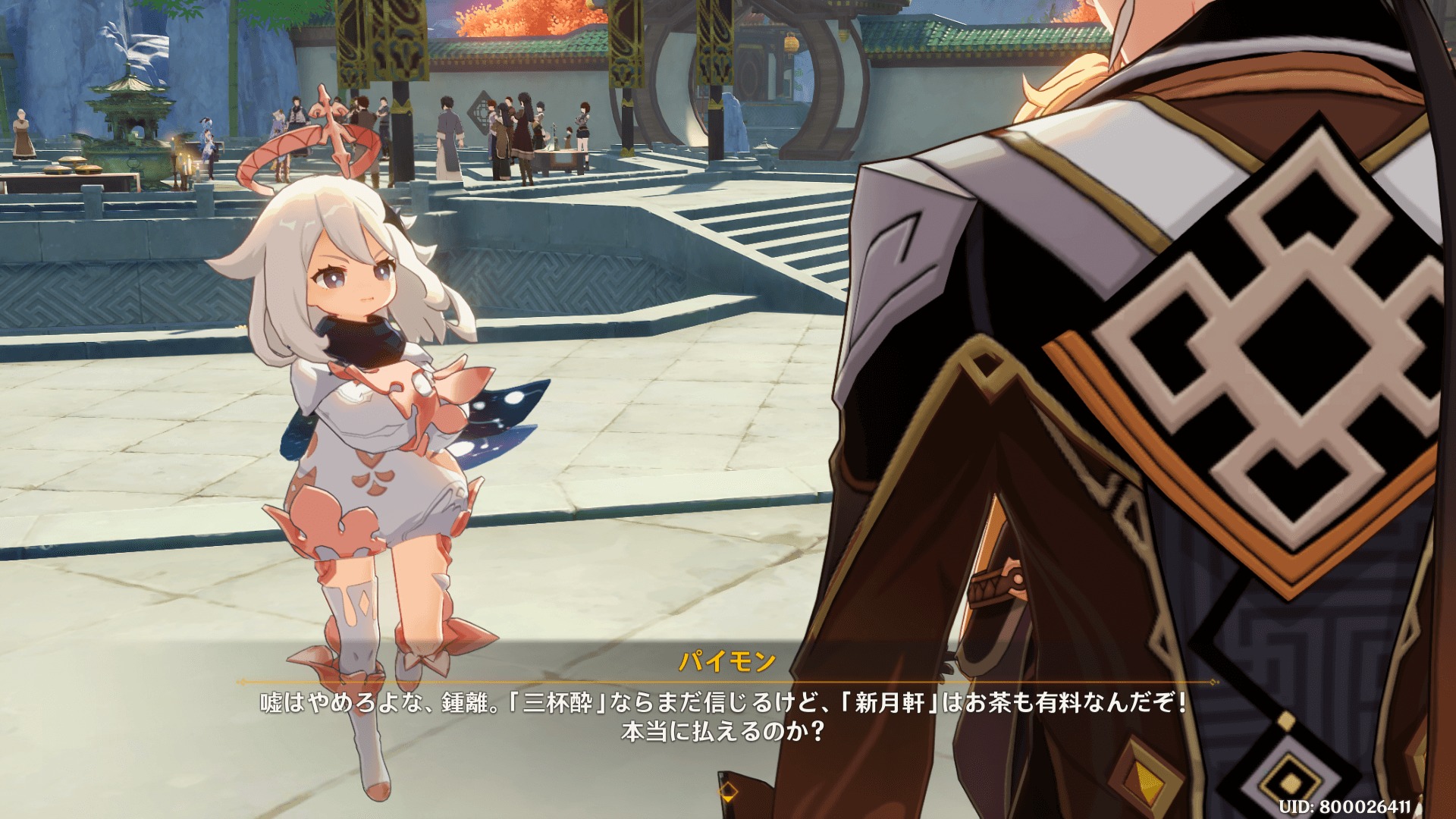This screenshot has width=1456, height=819.
Task: Advance dialogue via the yellow diamond indicator
Action: pos(728,792)
